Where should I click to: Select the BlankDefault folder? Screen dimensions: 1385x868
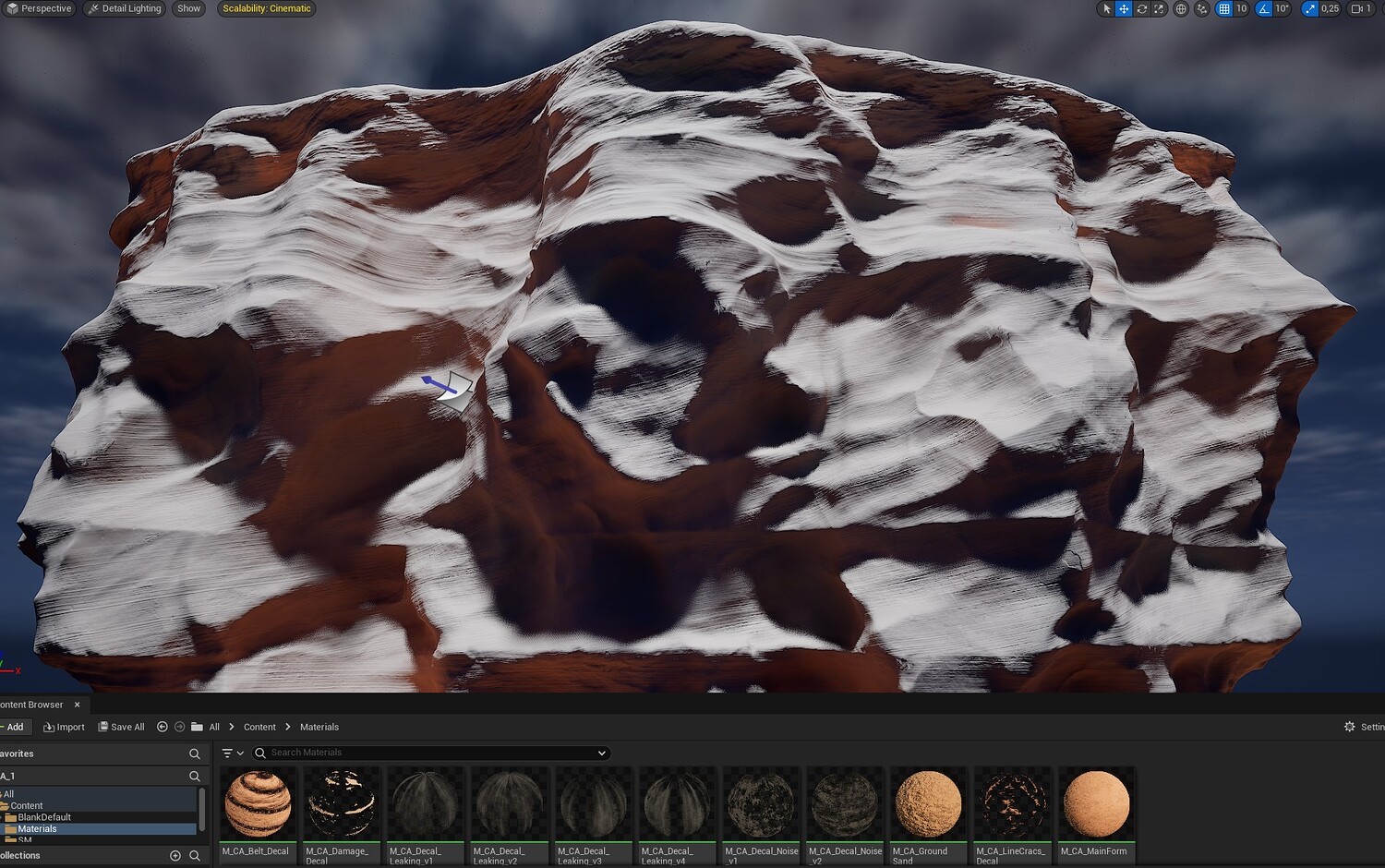pyautogui.click(x=43, y=817)
